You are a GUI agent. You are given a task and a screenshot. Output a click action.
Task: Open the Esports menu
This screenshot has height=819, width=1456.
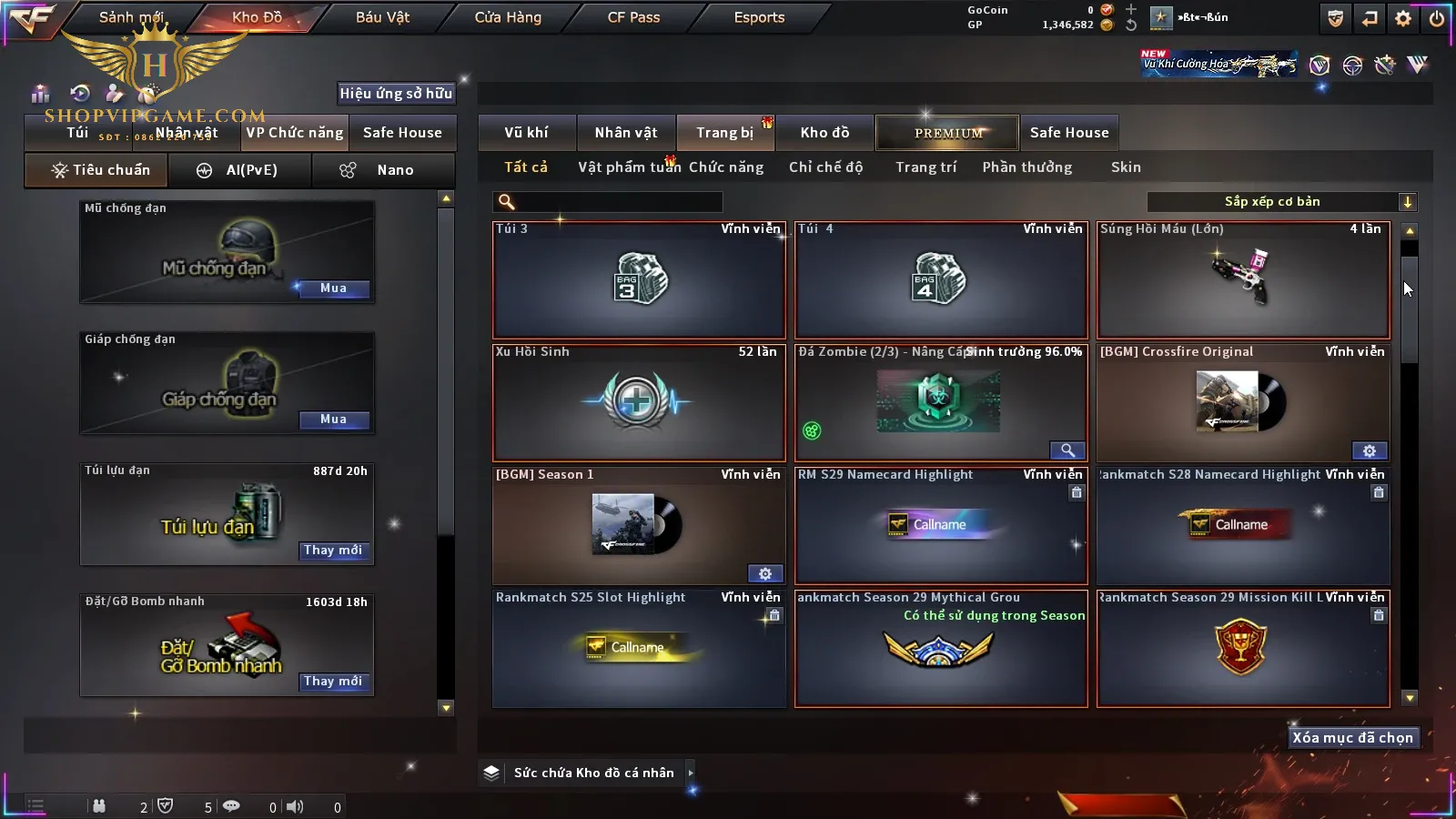[759, 17]
